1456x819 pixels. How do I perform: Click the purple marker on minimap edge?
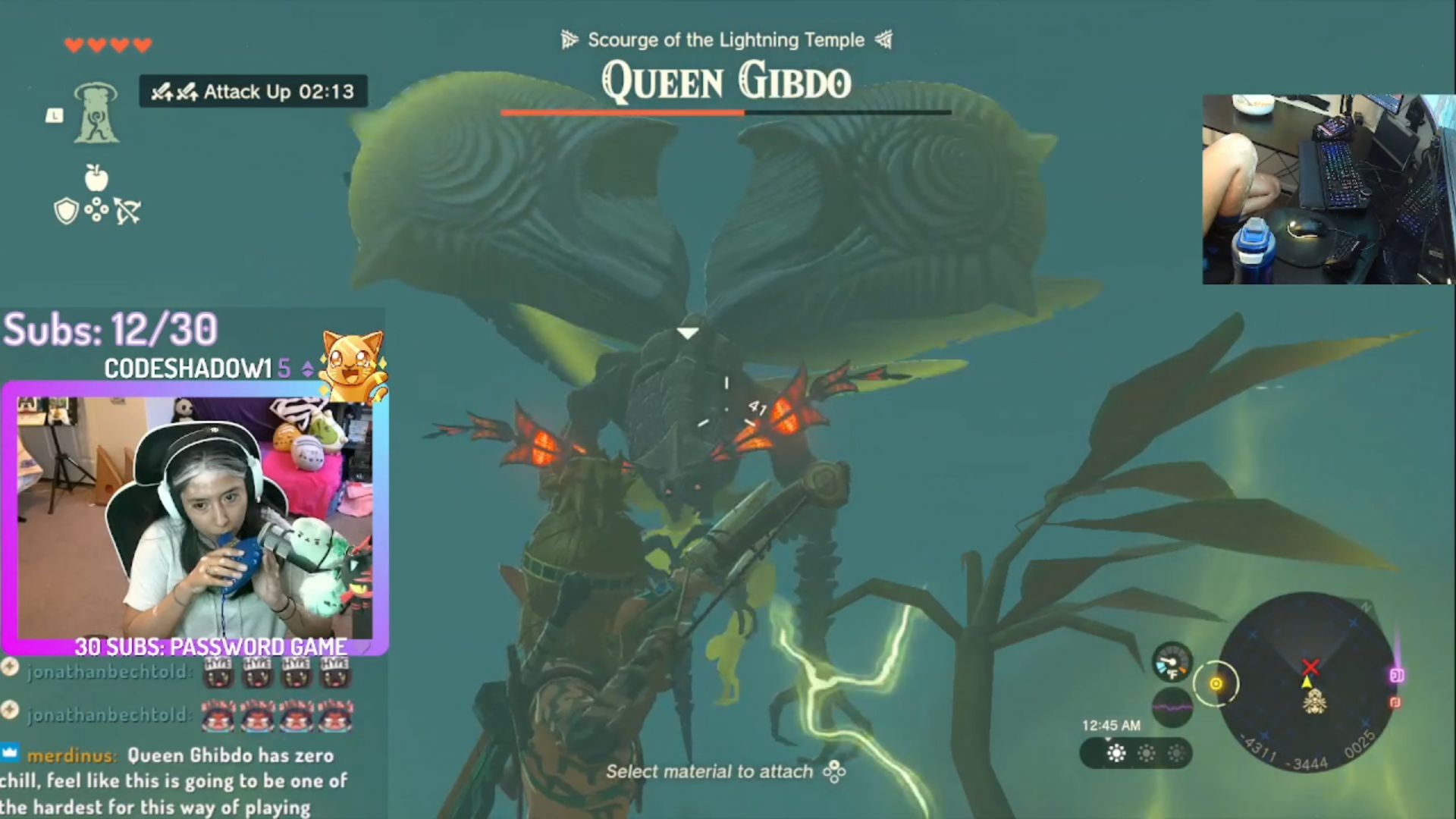[x=1397, y=675]
